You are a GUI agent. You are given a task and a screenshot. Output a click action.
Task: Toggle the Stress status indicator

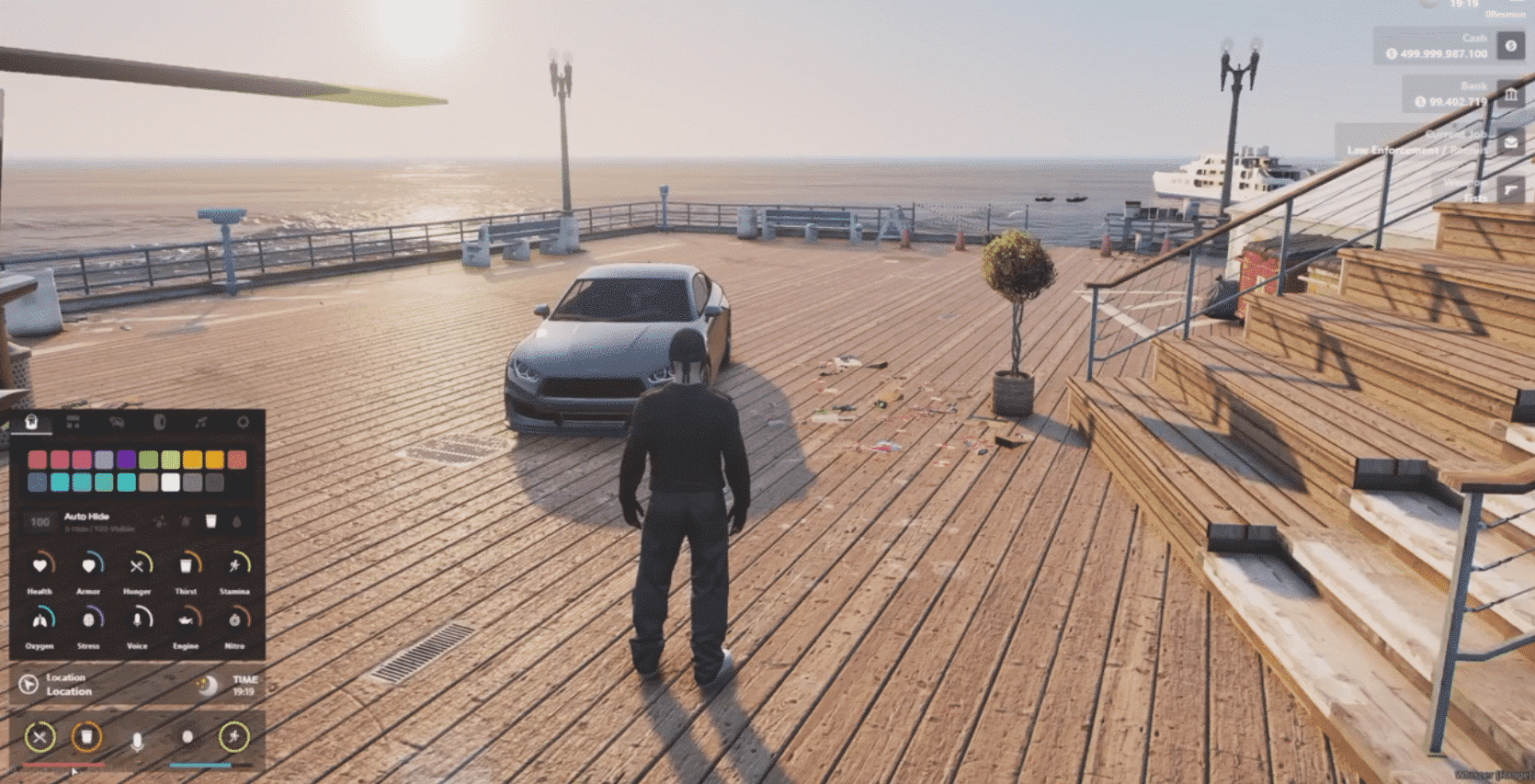click(x=88, y=620)
